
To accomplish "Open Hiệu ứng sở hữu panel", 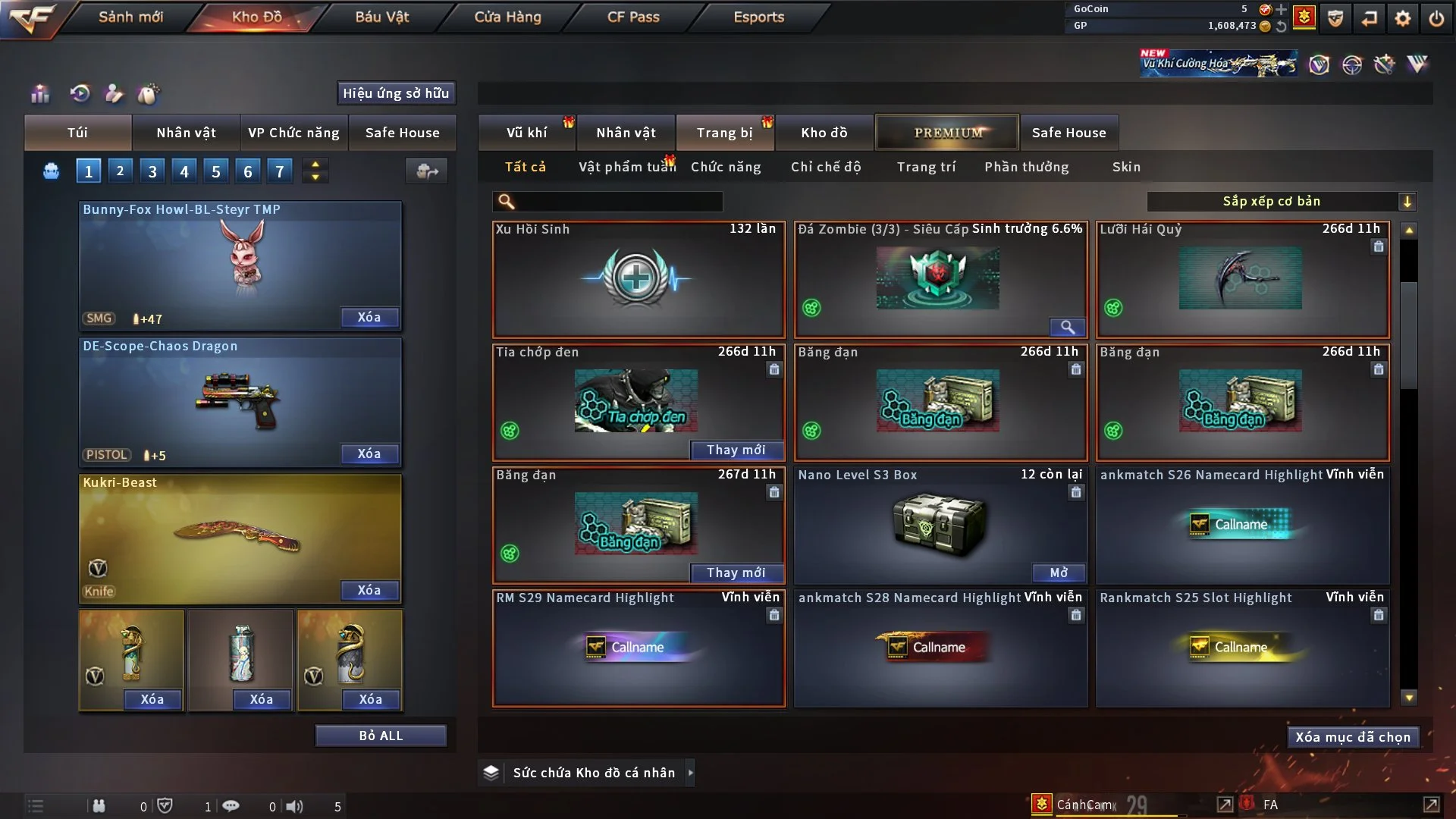I will tap(395, 93).
